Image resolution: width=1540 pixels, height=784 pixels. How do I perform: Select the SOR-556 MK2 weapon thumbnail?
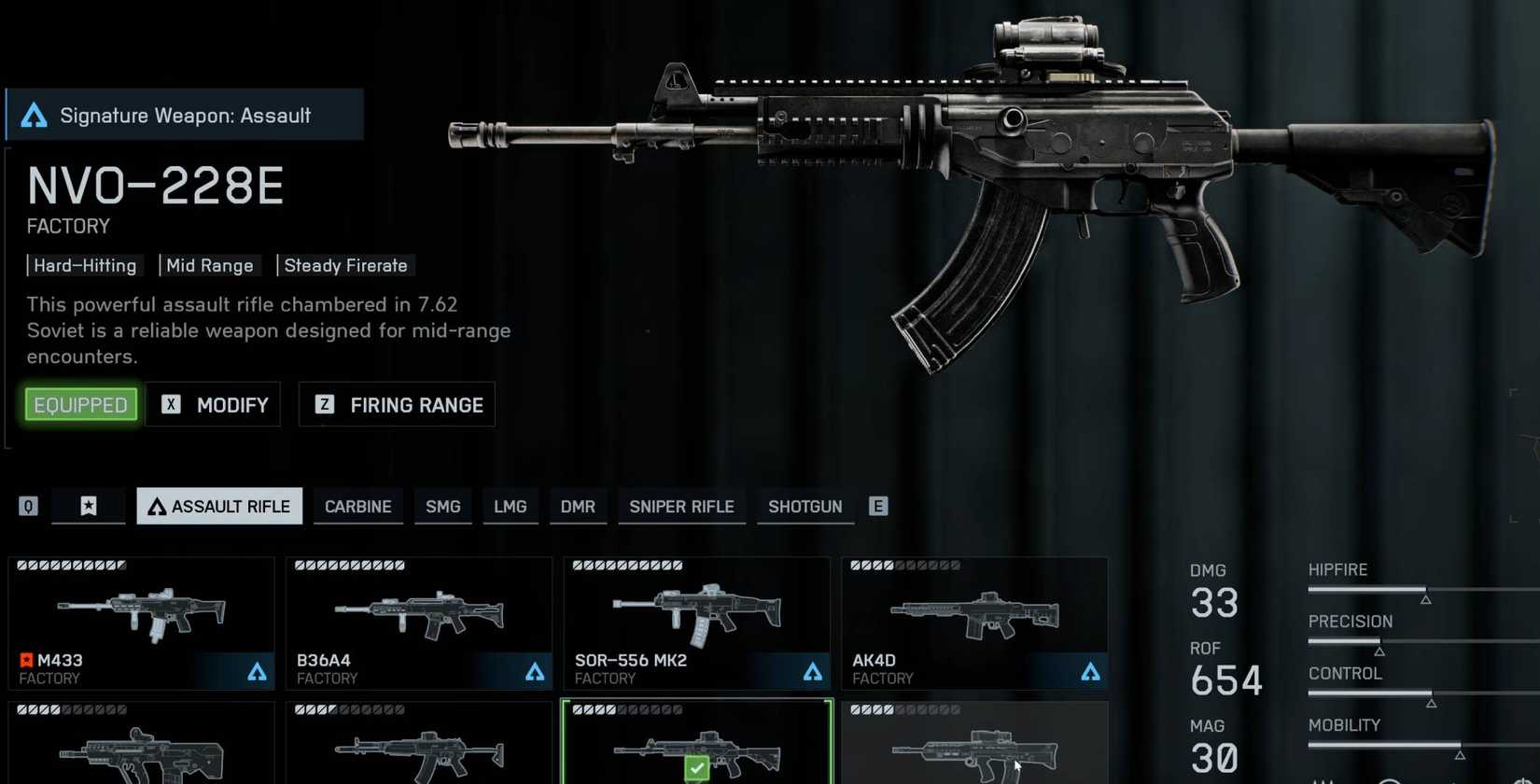point(695,616)
